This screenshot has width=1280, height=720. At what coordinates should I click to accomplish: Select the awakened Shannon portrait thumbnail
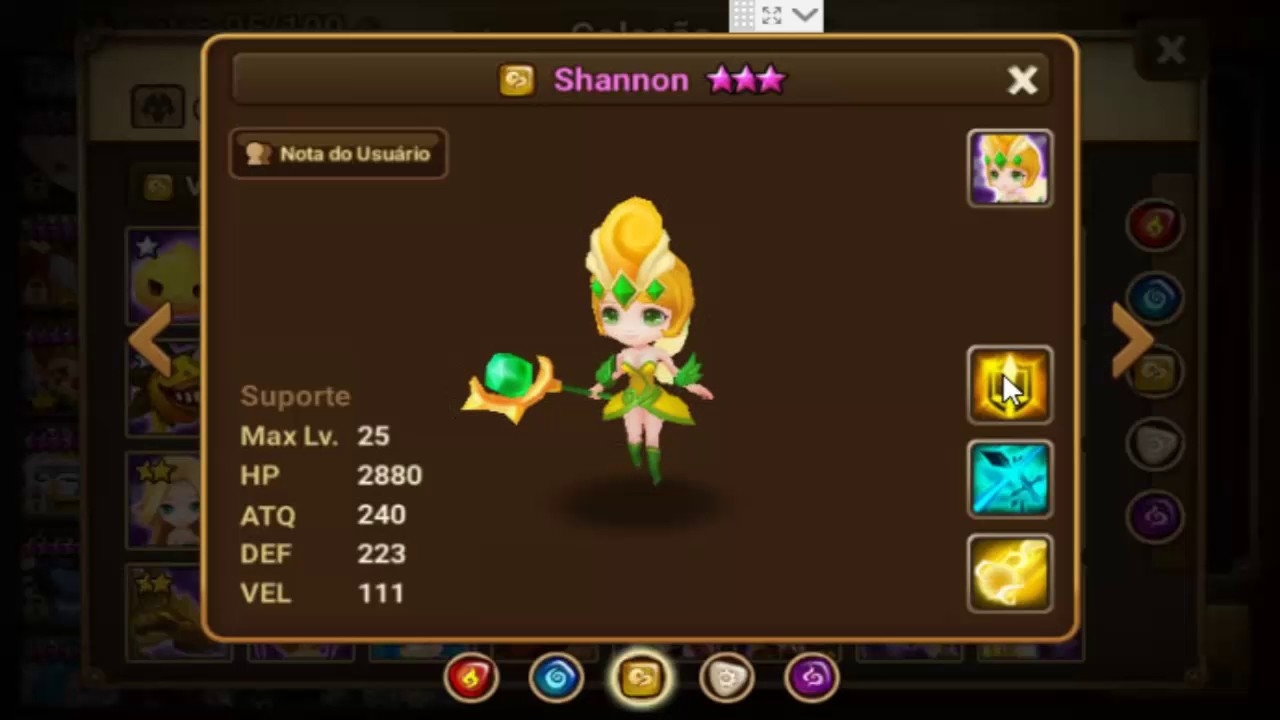pyautogui.click(x=1009, y=168)
